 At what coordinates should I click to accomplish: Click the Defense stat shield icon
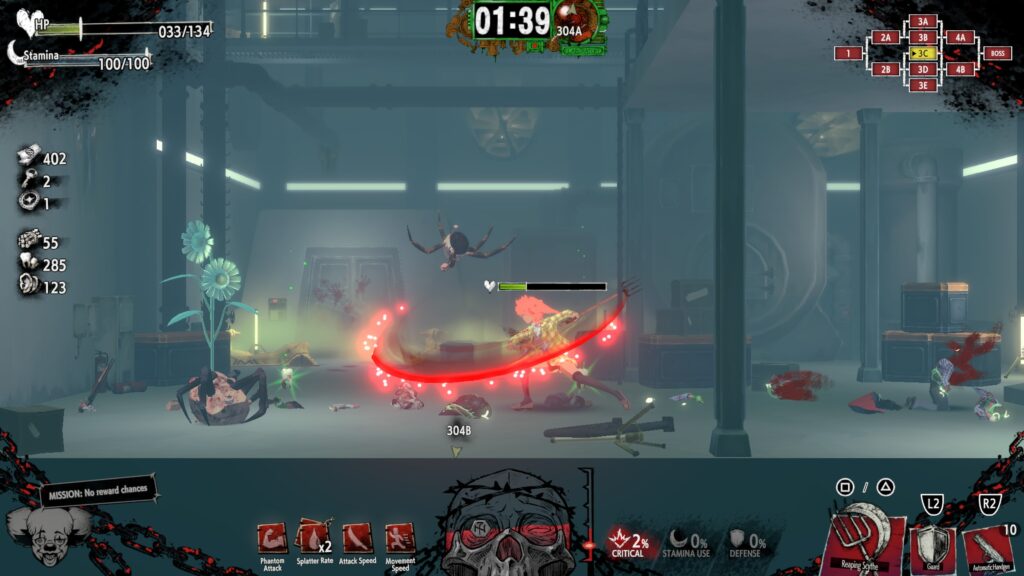[x=736, y=540]
